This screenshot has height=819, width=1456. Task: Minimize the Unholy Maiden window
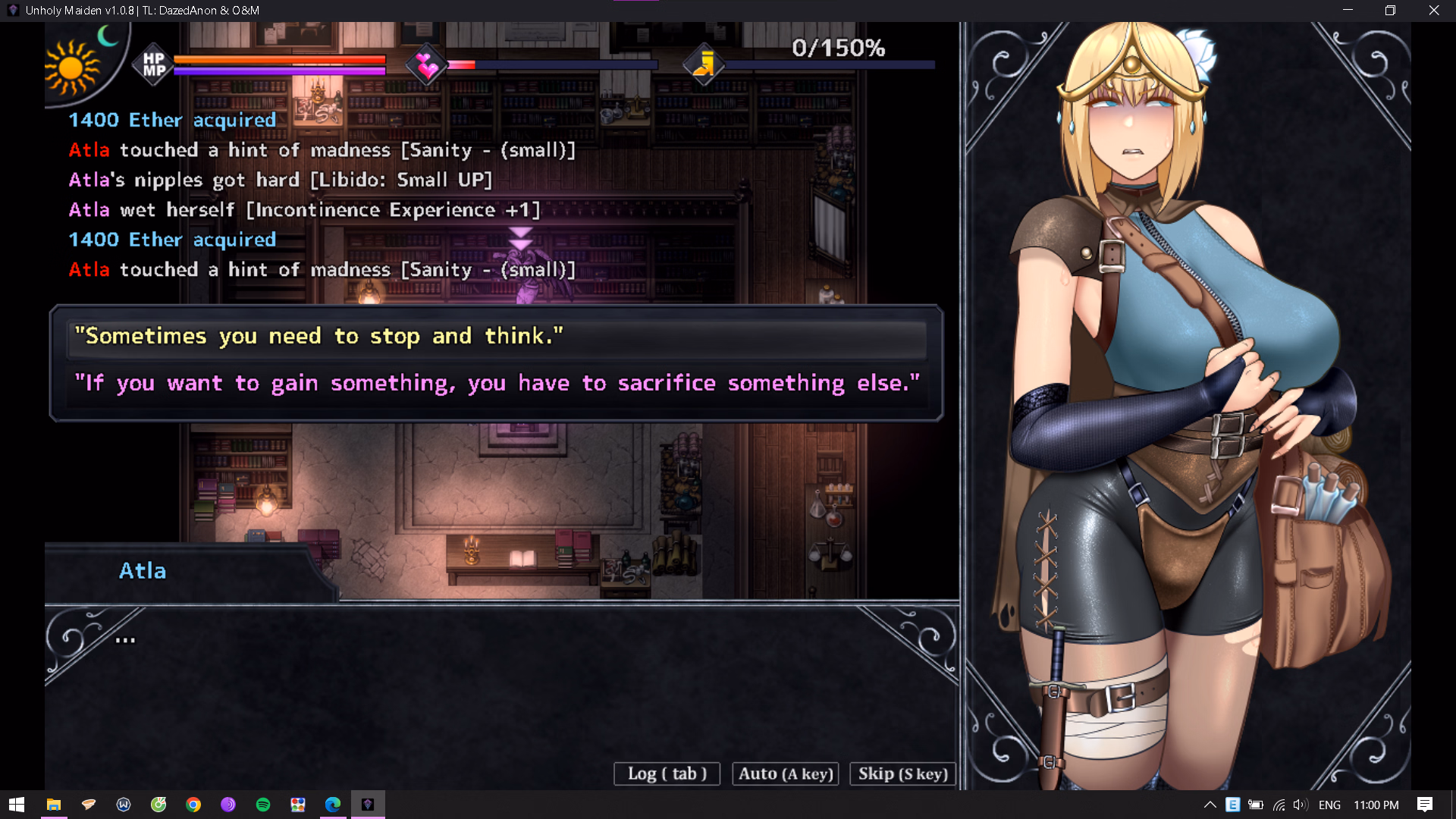tap(1348, 11)
